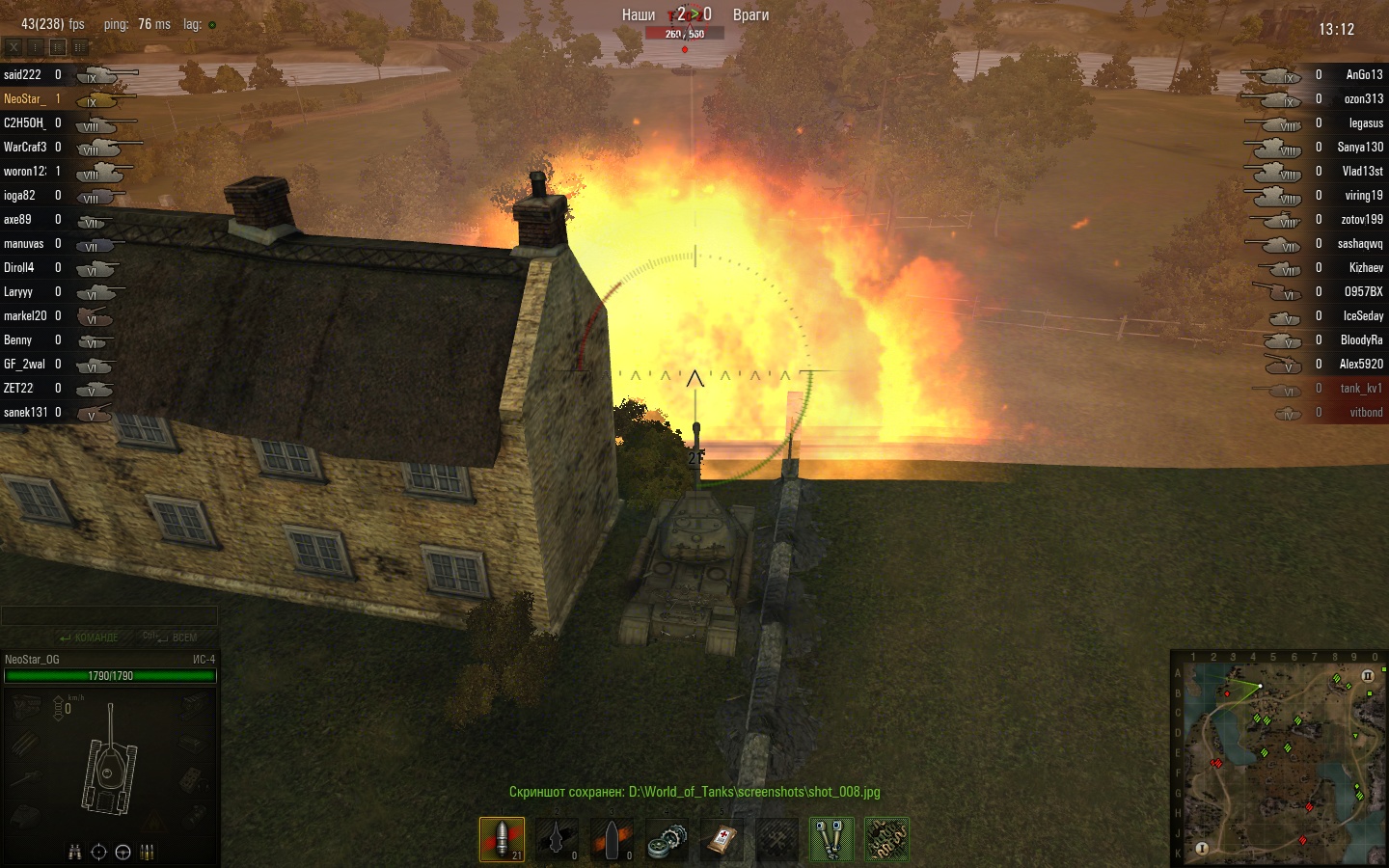The width and height of the screenshot is (1389, 868).
Task: Switch player panel to medium list mode
Action: [58, 46]
